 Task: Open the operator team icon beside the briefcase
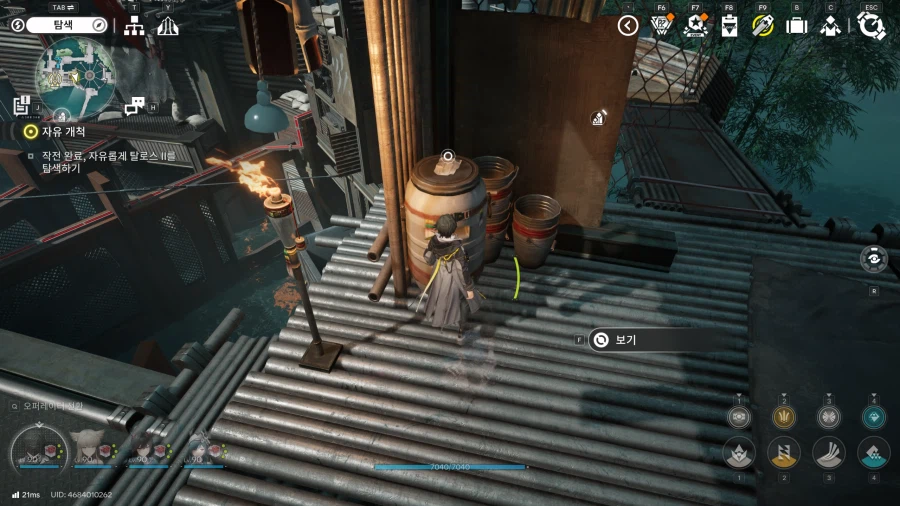830,26
